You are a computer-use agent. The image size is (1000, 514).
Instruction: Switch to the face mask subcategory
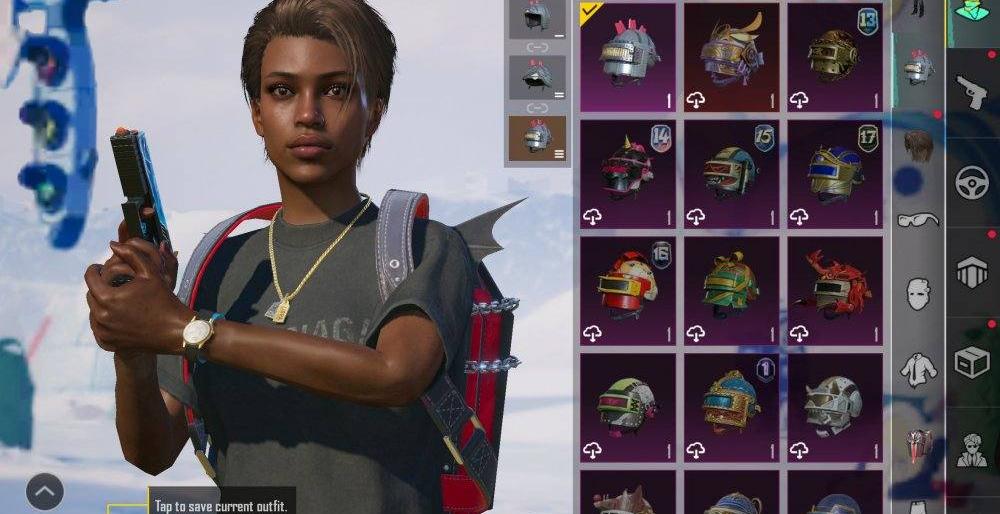(x=918, y=294)
